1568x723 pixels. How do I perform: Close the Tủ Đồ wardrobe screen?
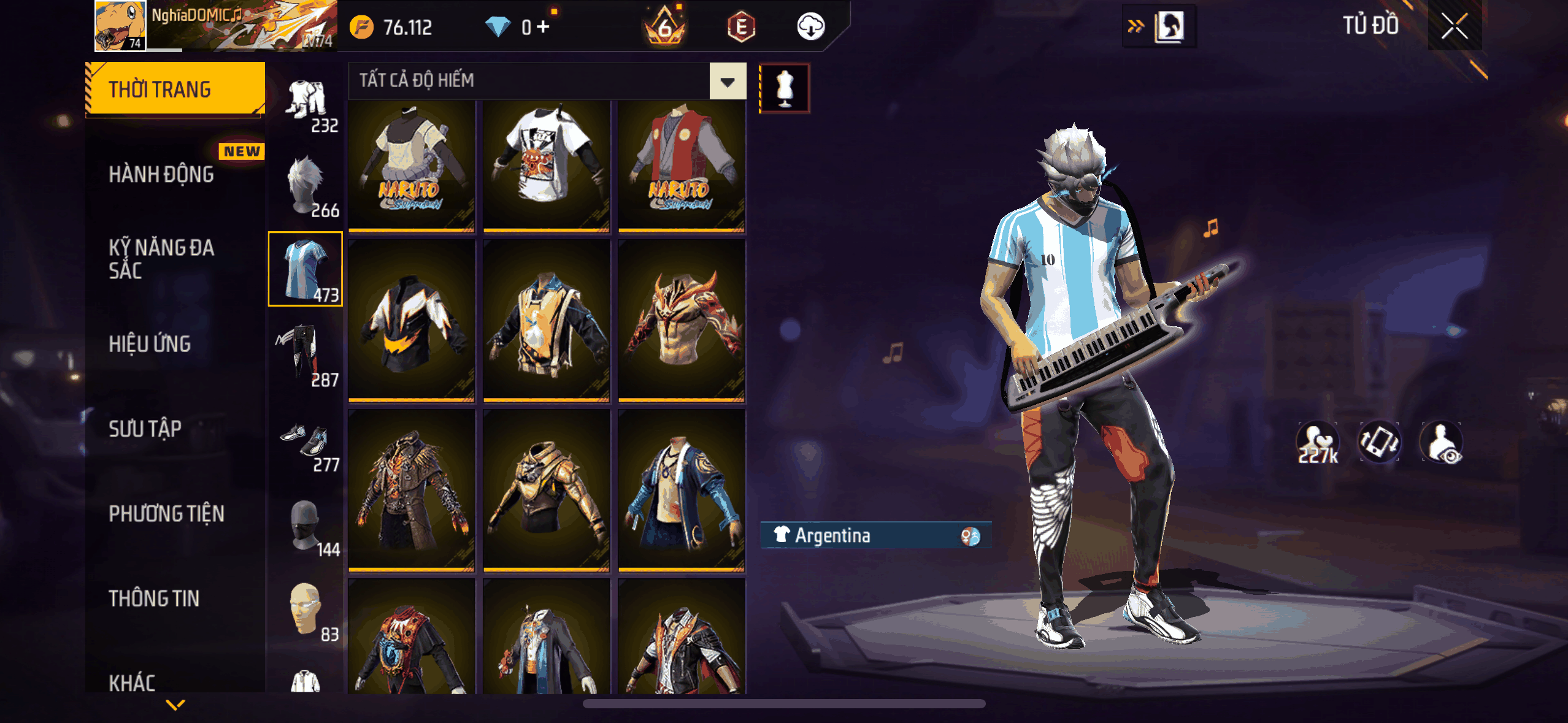tap(1454, 27)
